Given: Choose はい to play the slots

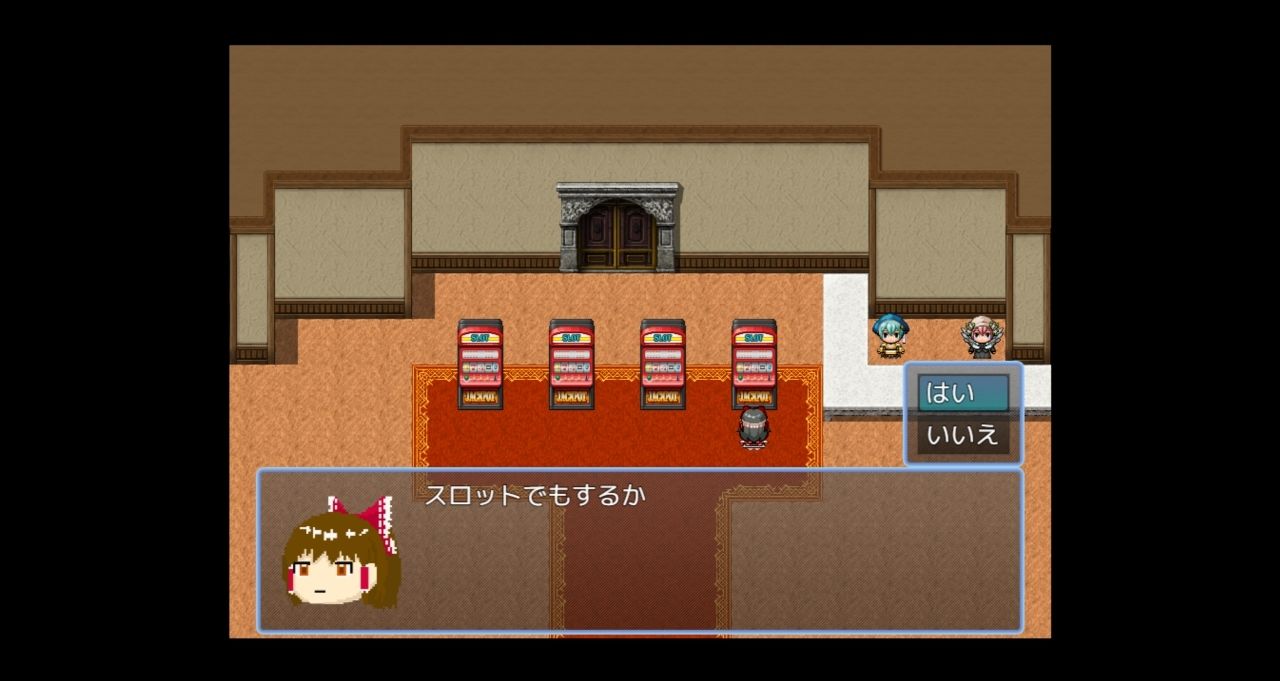Looking at the screenshot, I should [x=962, y=393].
